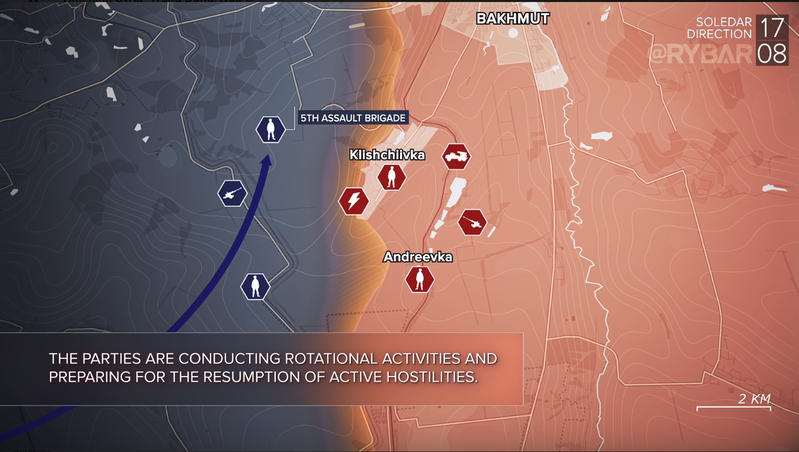Screen dimensions: 799x452
Task: Choose the red lightning bolt hexagon marker
Action: click(x=354, y=201)
